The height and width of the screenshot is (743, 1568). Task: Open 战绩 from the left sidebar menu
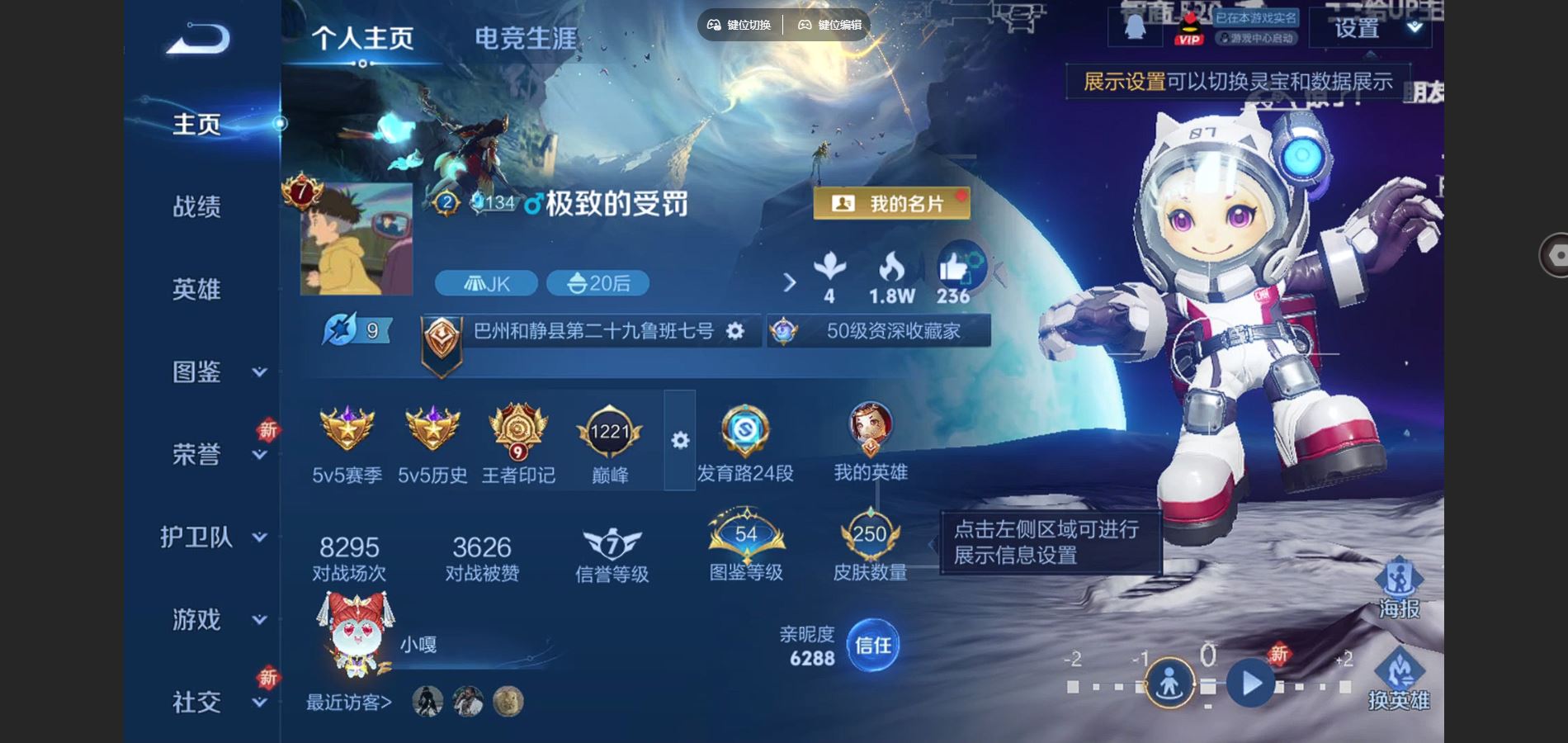pyautogui.click(x=198, y=208)
